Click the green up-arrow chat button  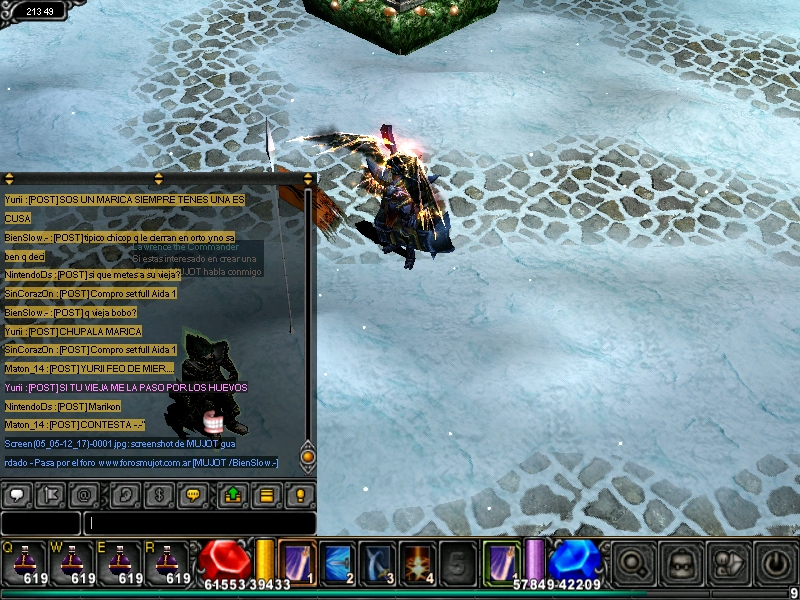(231, 495)
